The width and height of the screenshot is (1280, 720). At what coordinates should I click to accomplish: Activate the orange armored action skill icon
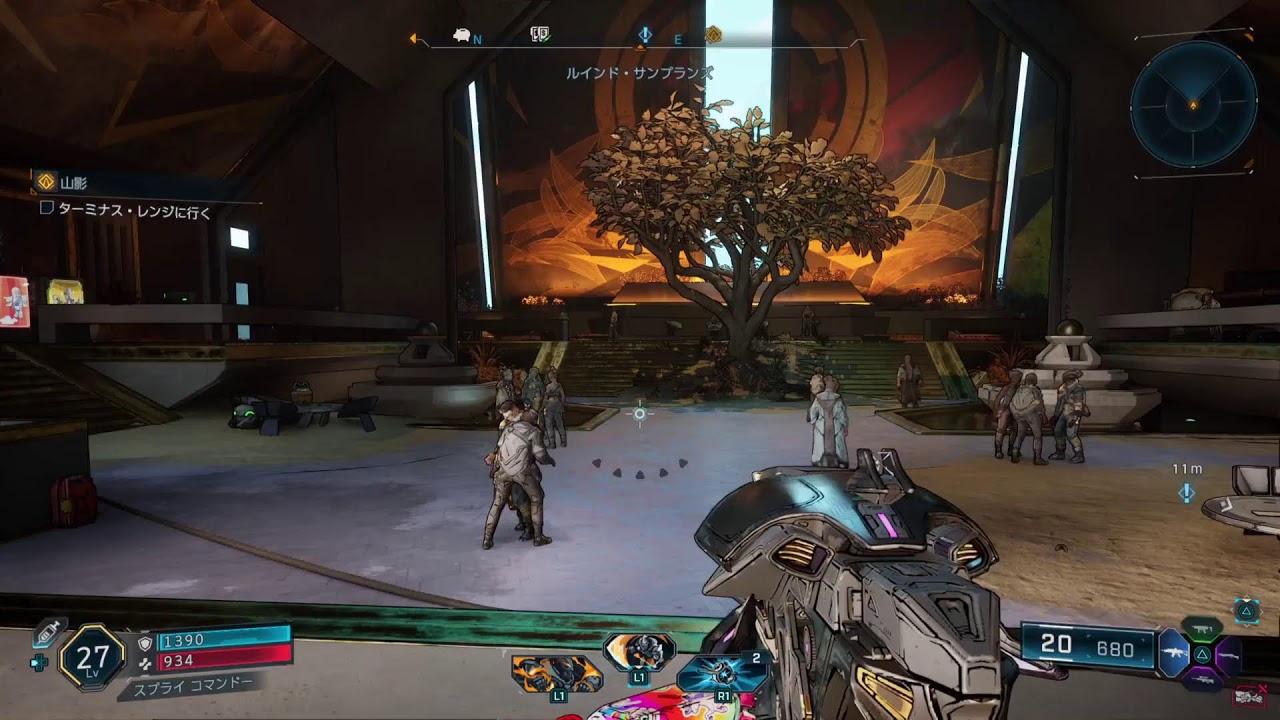[x=556, y=673]
